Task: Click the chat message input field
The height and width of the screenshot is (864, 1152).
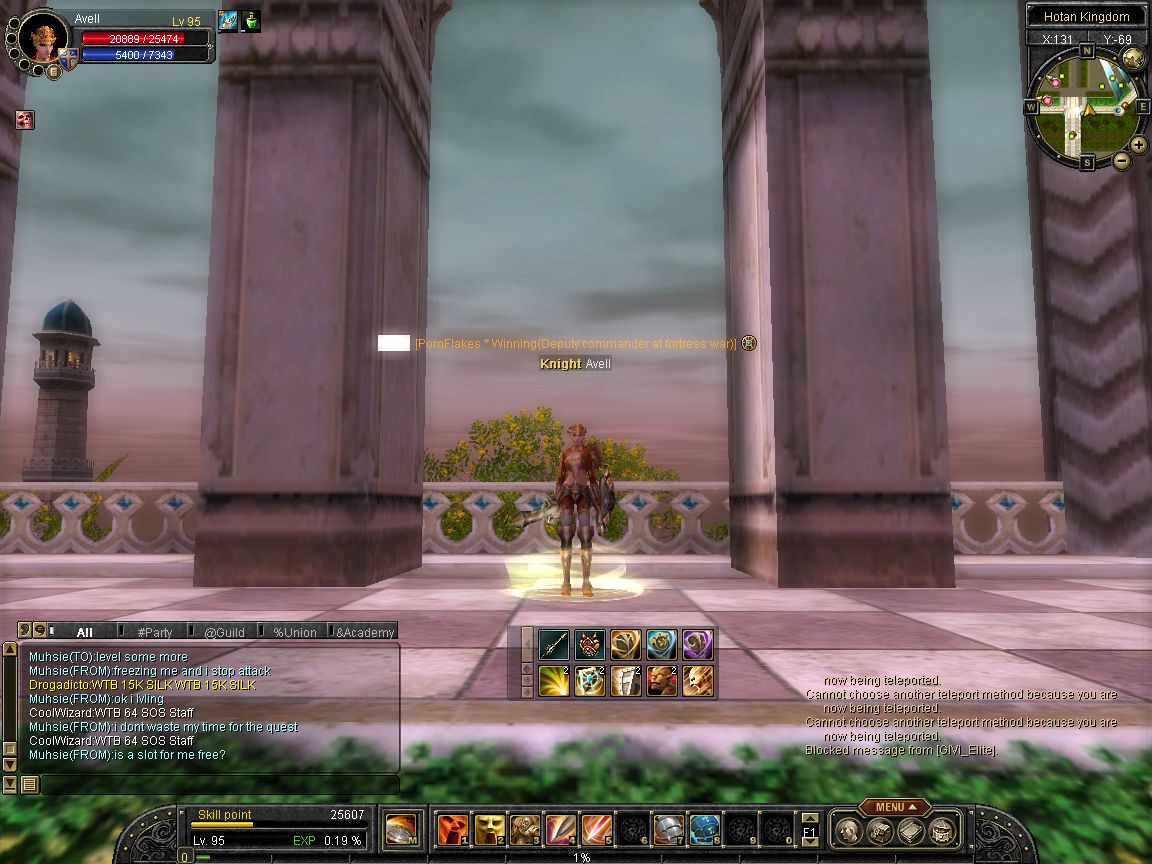Action: point(218,785)
